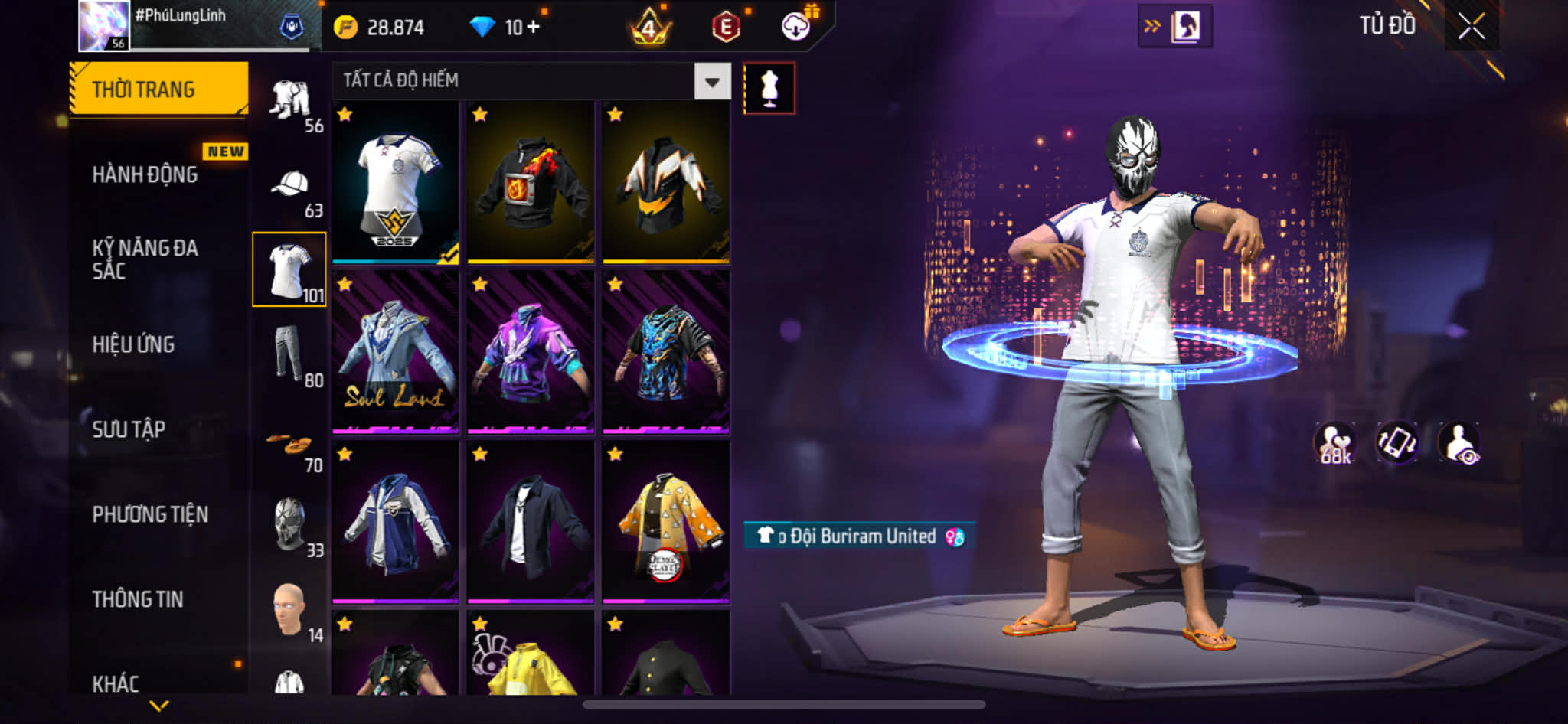Screen dimensions: 1568x724
Task: Click the rotate phone icon button
Action: pyautogui.click(x=1396, y=443)
